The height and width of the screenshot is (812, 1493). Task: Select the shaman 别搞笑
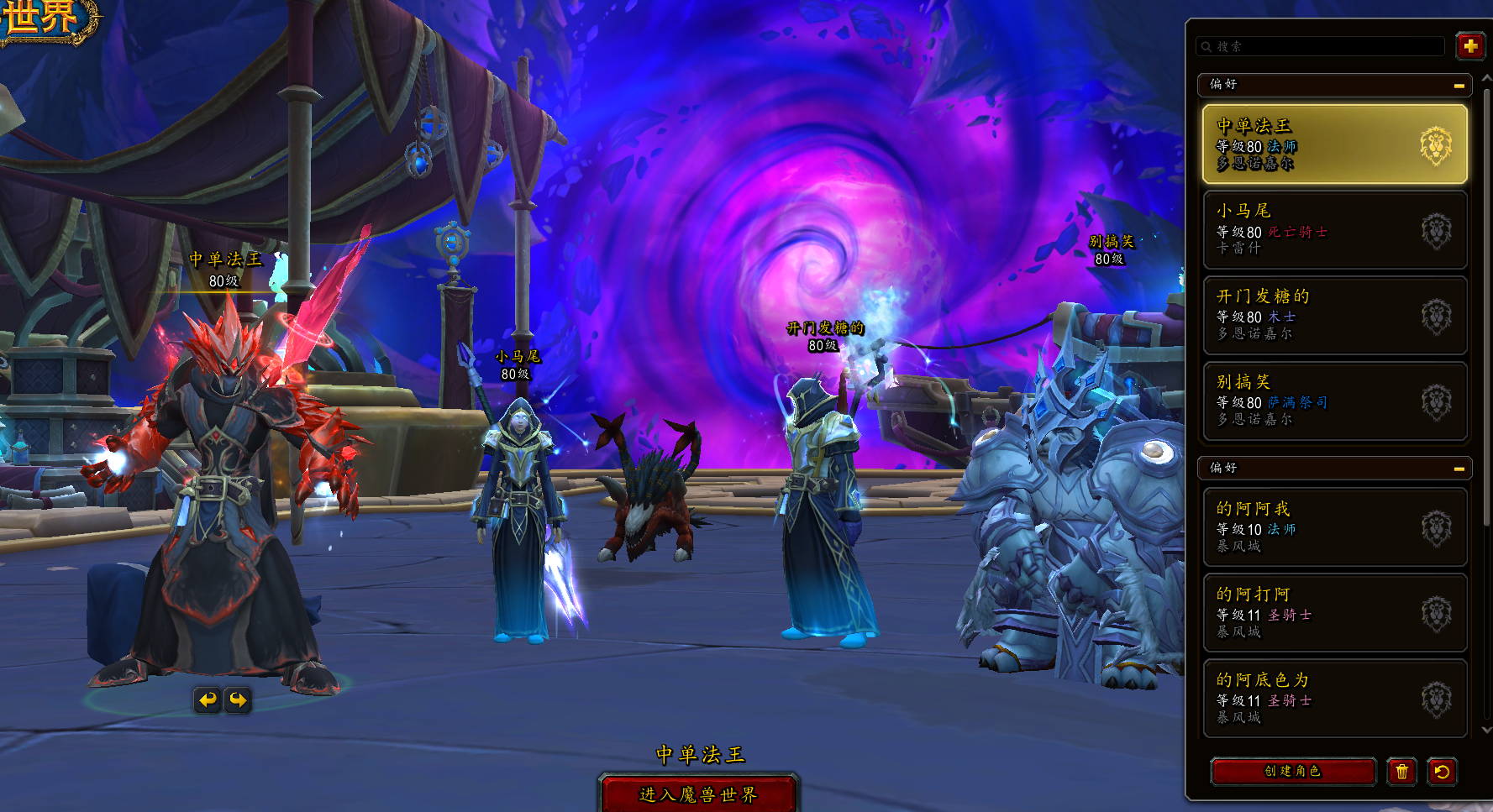(1334, 401)
